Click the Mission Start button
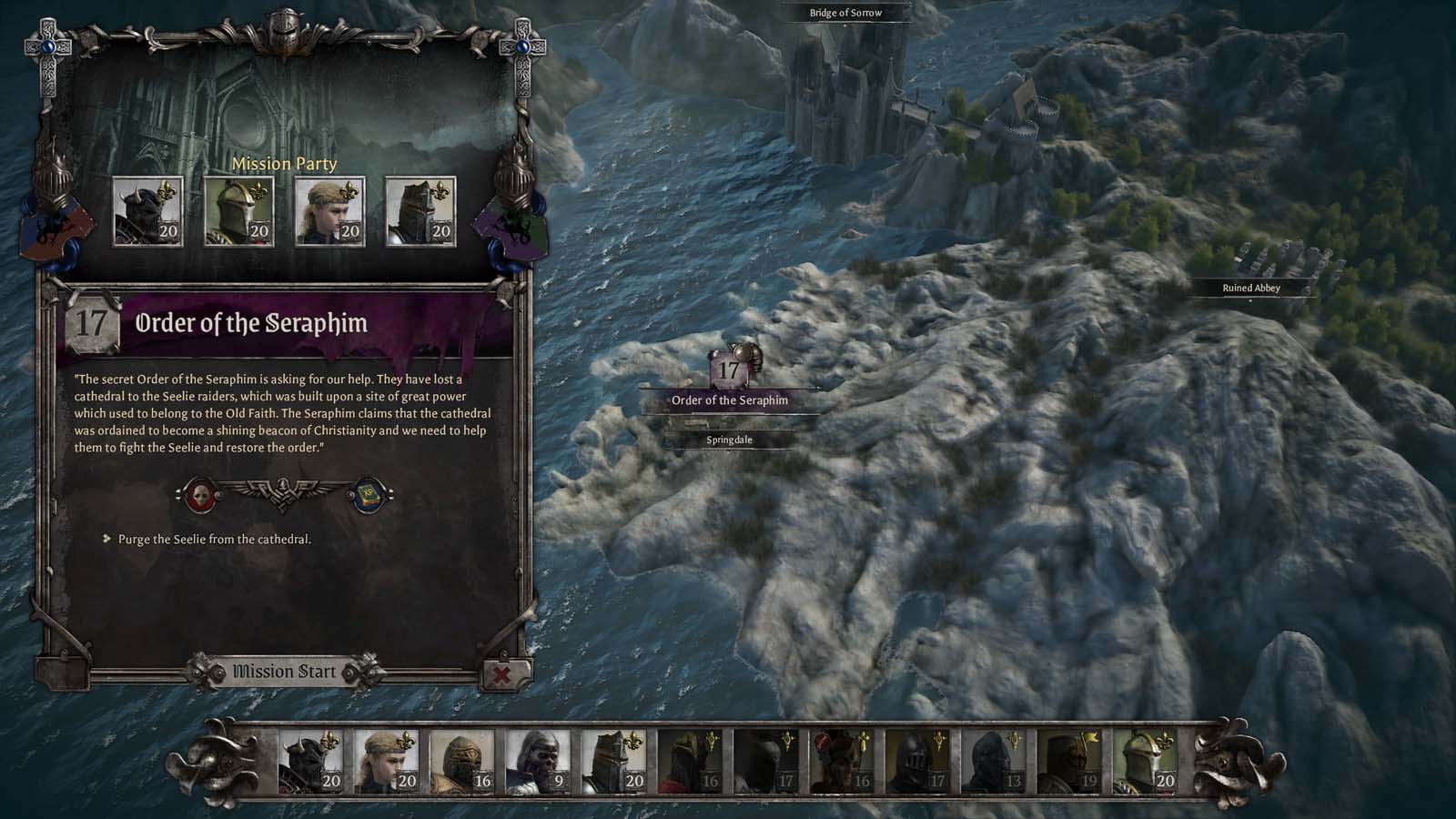Image resolution: width=1456 pixels, height=819 pixels. (x=286, y=670)
